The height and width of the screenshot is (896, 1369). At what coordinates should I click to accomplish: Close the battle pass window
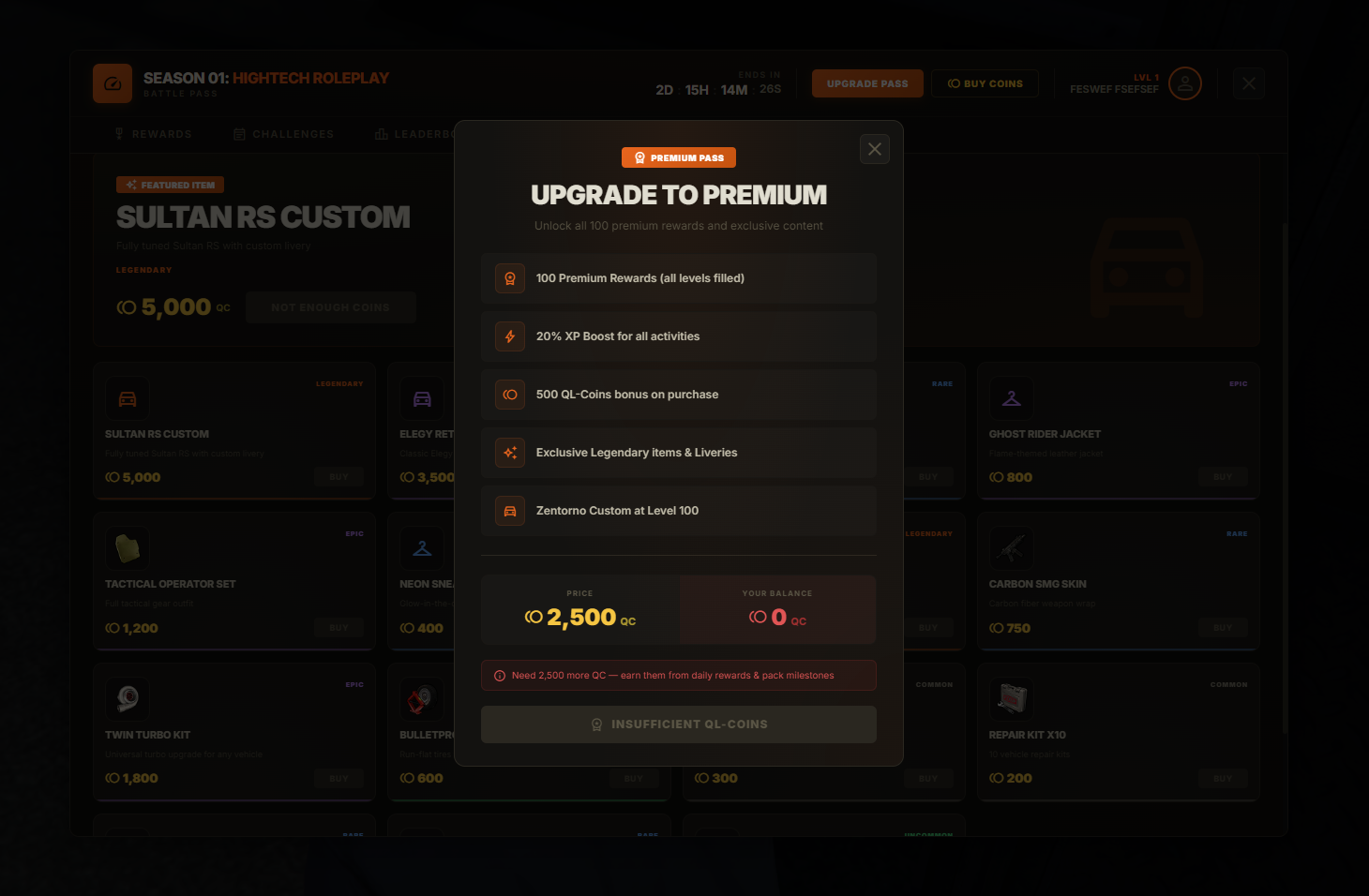tap(1249, 83)
